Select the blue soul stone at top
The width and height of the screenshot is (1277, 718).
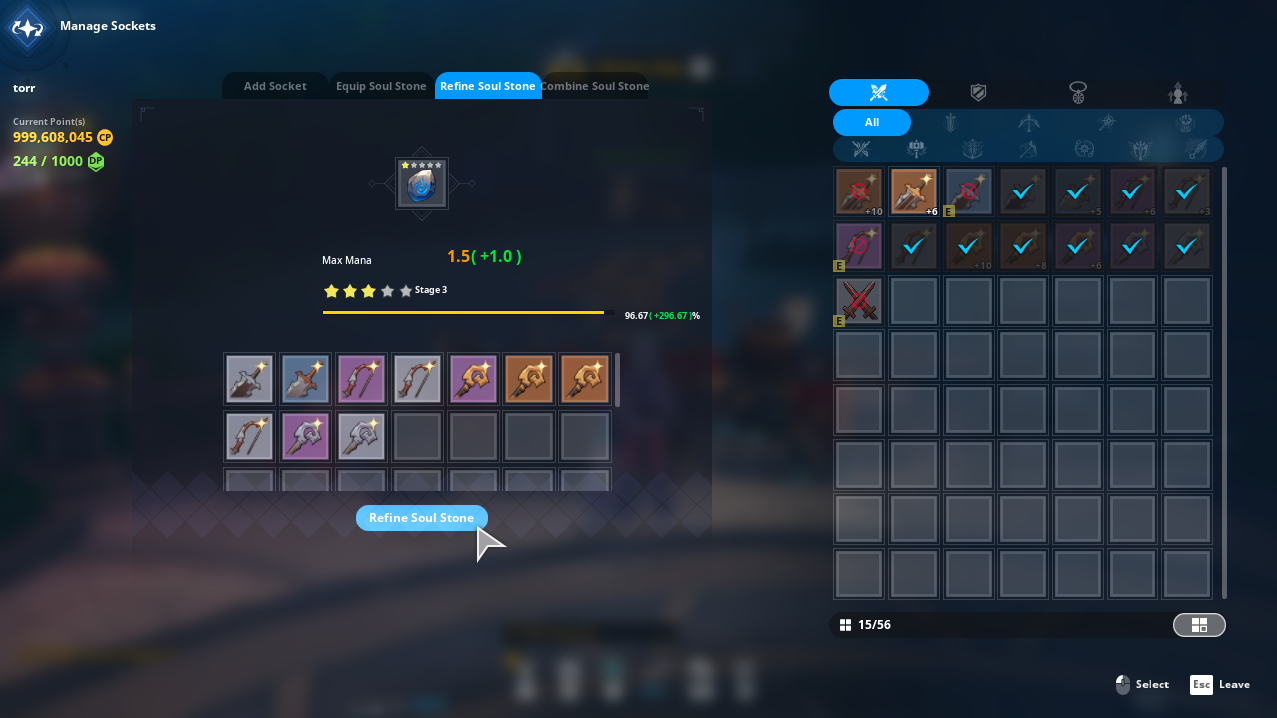(421, 184)
